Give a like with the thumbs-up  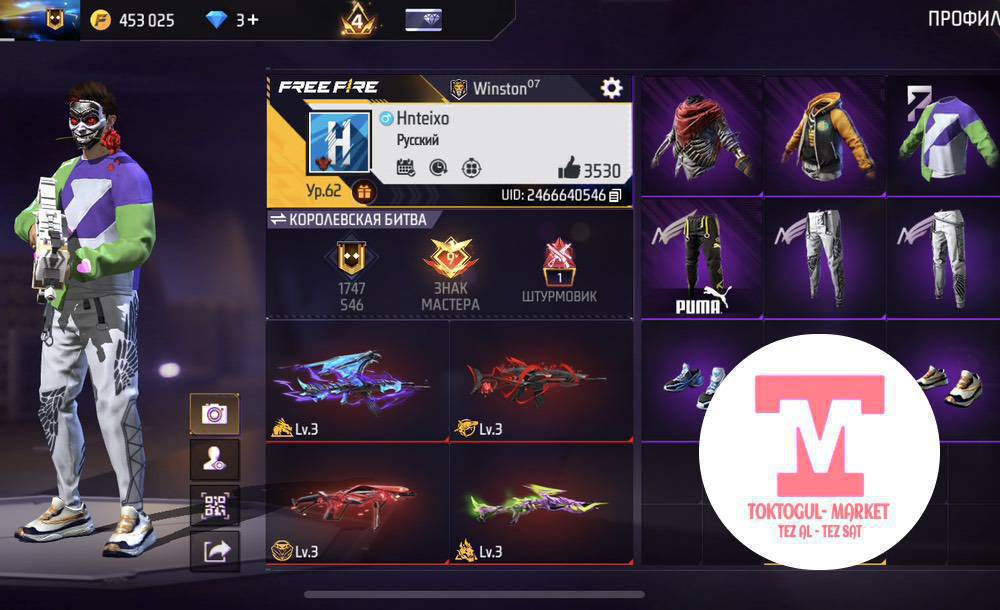point(568,168)
